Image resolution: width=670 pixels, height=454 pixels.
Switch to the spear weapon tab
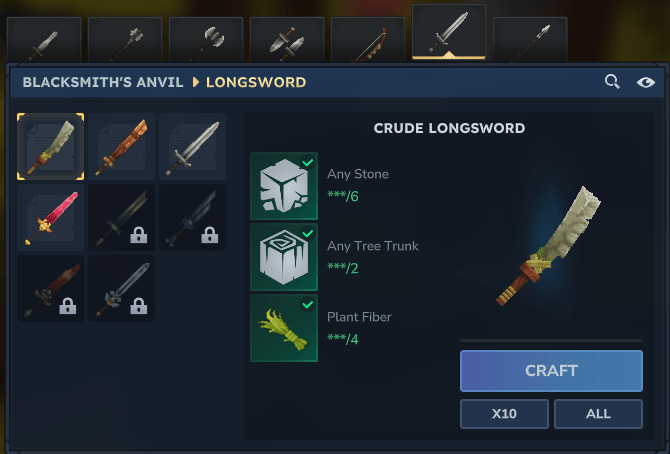[x=530, y=40]
